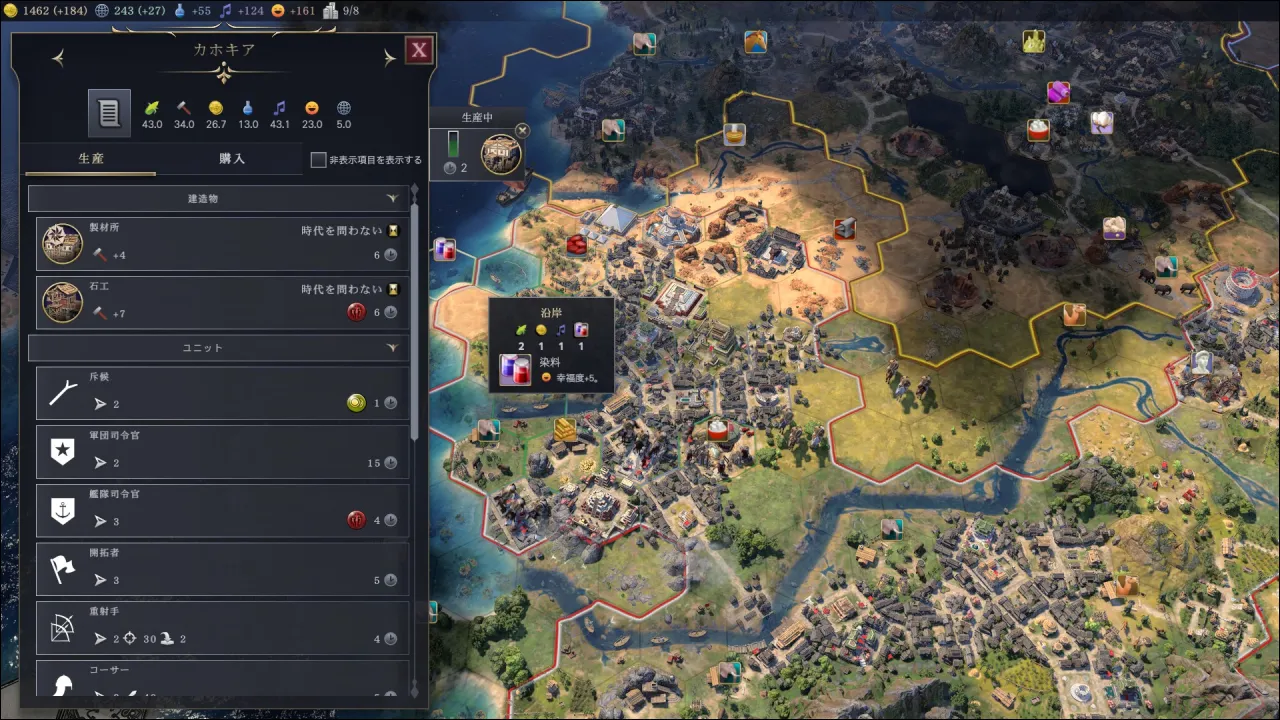The width and height of the screenshot is (1280, 720).
Task: Click the current production building icon
Action: [x=500, y=156]
